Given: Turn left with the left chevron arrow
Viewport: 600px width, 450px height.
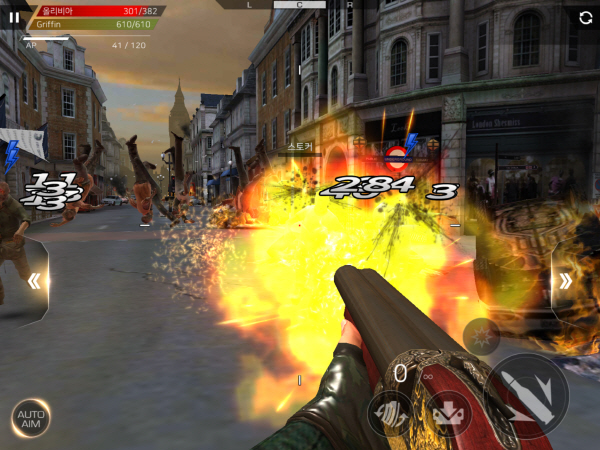Looking at the screenshot, I should click(34, 281).
